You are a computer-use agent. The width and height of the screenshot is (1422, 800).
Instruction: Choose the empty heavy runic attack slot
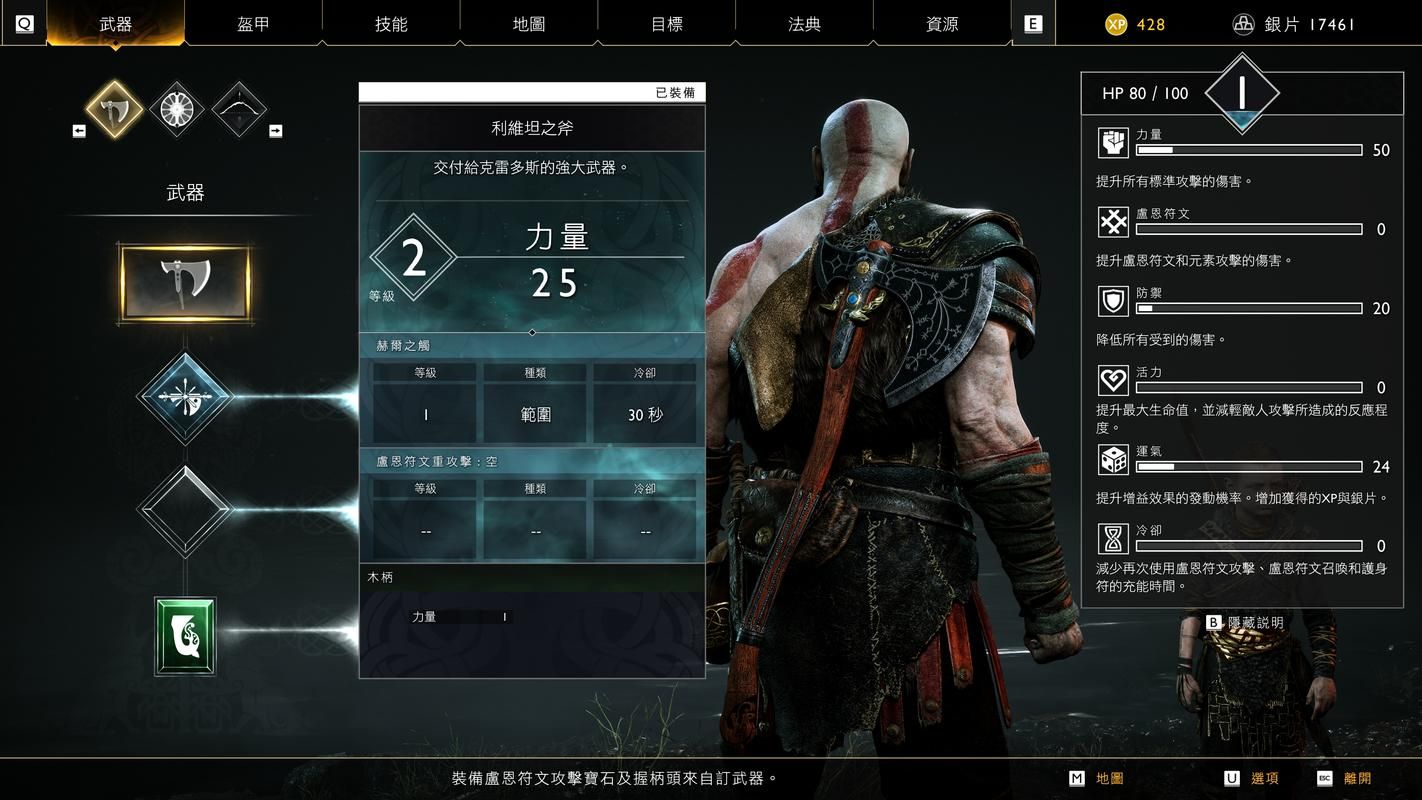pyautogui.click(x=185, y=510)
